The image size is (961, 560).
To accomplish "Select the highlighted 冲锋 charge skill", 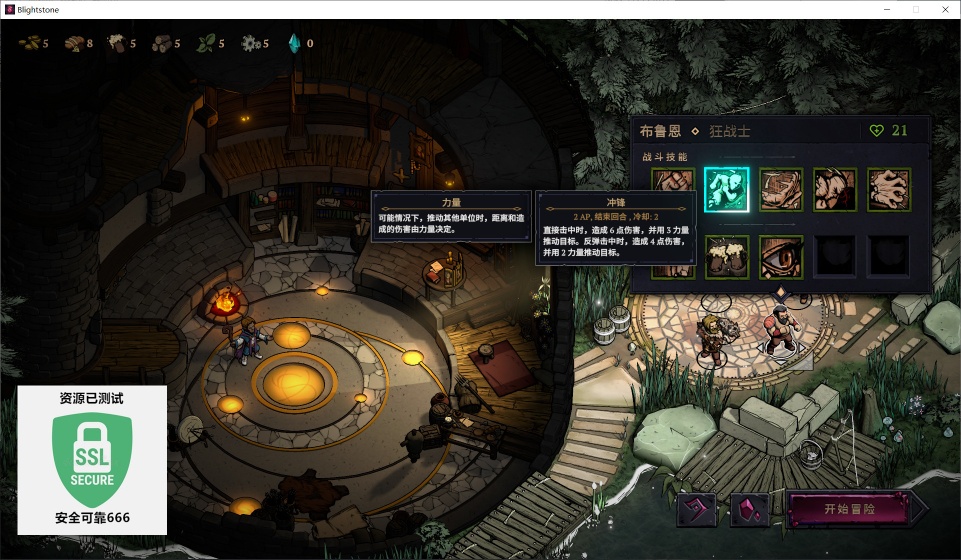I will tap(726, 189).
